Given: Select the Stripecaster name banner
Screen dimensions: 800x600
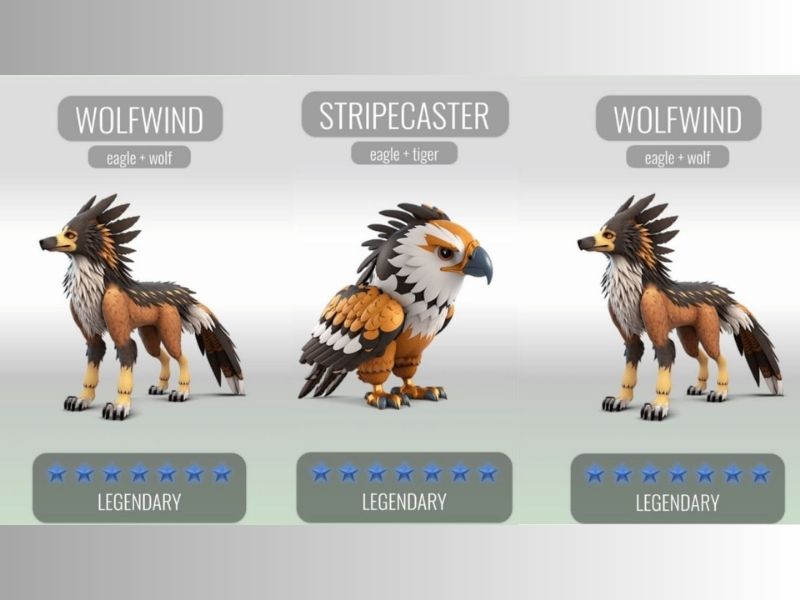Looking at the screenshot, I should (x=404, y=116).
